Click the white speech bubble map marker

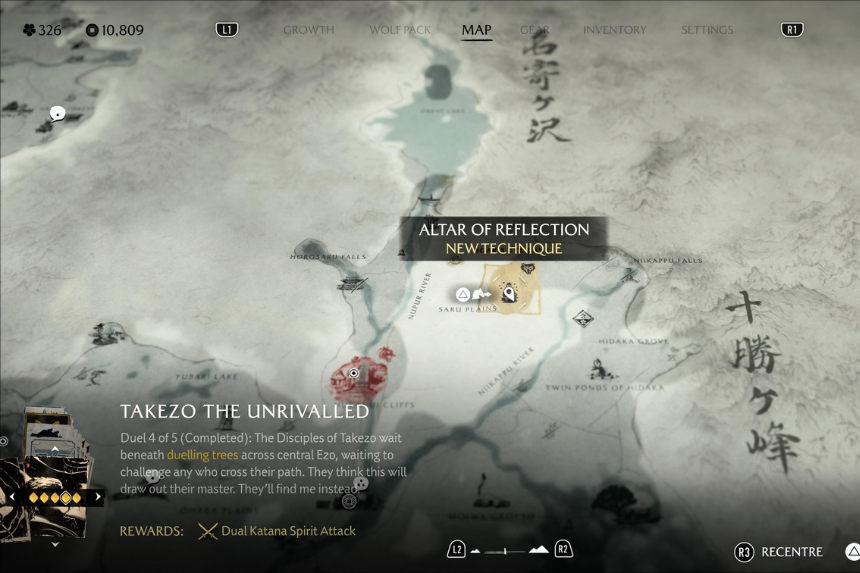pyautogui.click(x=58, y=114)
